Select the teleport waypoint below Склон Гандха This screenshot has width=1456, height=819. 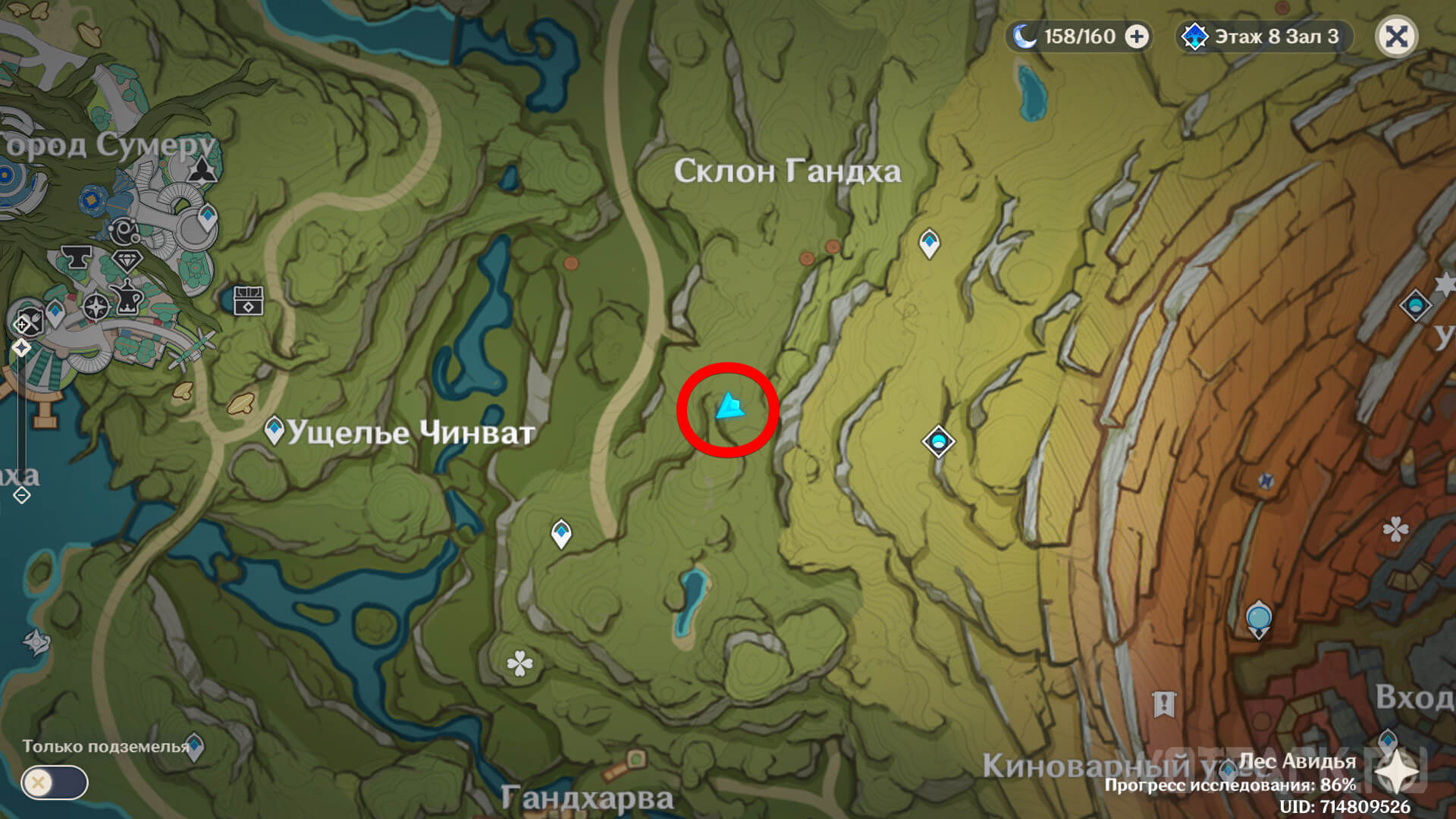(929, 243)
